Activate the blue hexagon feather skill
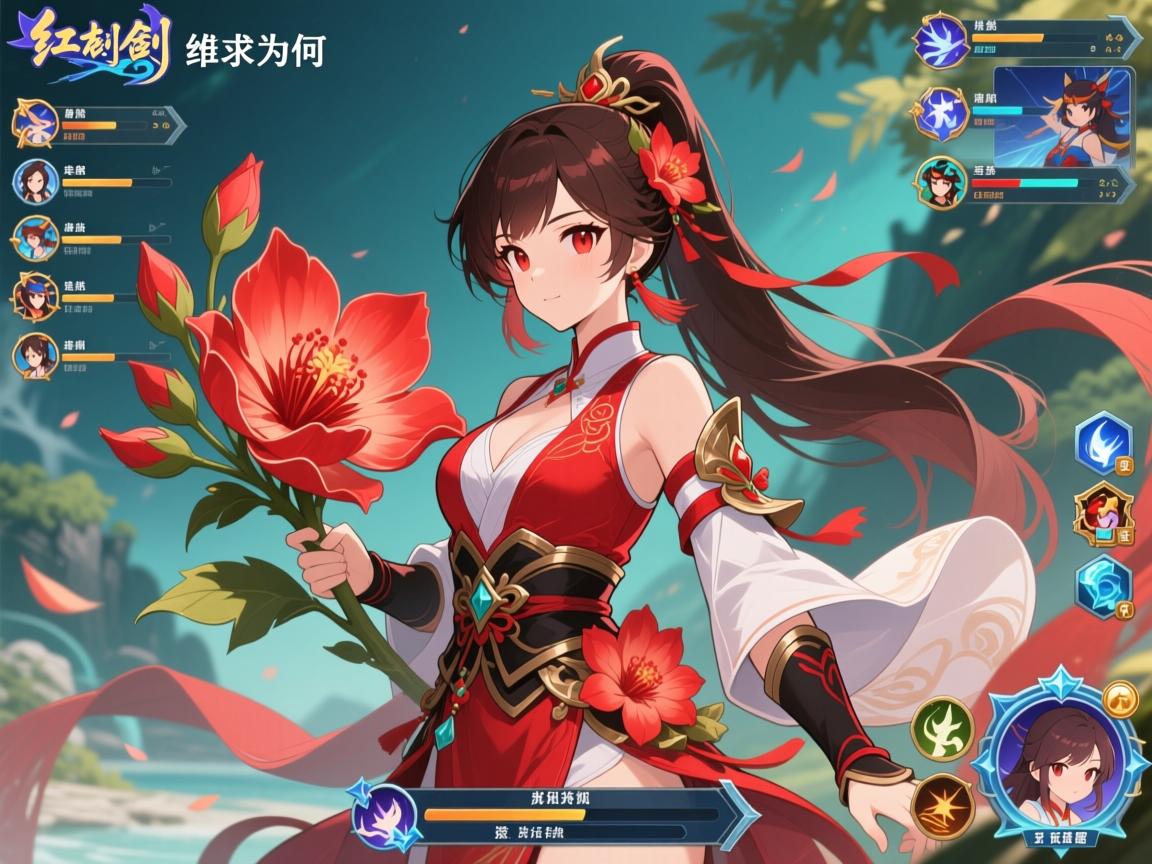 tap(1103, 442)
